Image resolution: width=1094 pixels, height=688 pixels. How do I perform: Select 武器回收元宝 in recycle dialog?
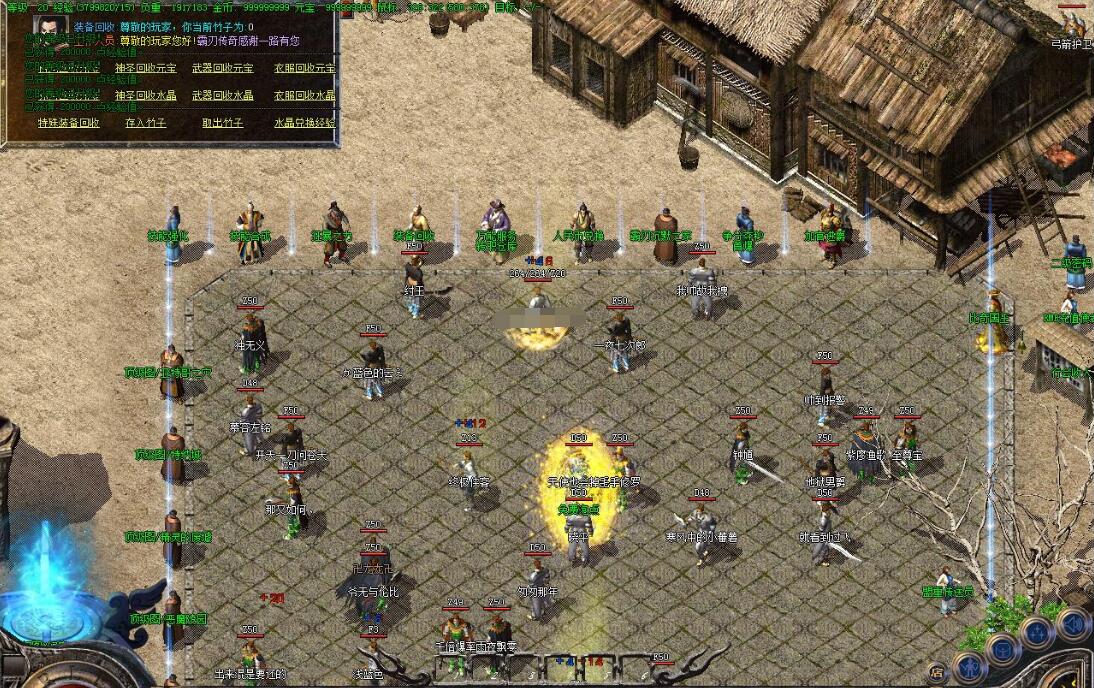tap(222, 68)
